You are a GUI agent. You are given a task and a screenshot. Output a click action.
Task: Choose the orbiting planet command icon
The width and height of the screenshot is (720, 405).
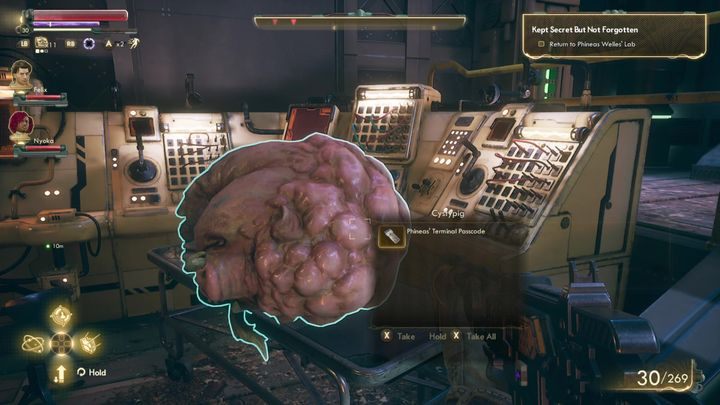click(x=32, y=343)
